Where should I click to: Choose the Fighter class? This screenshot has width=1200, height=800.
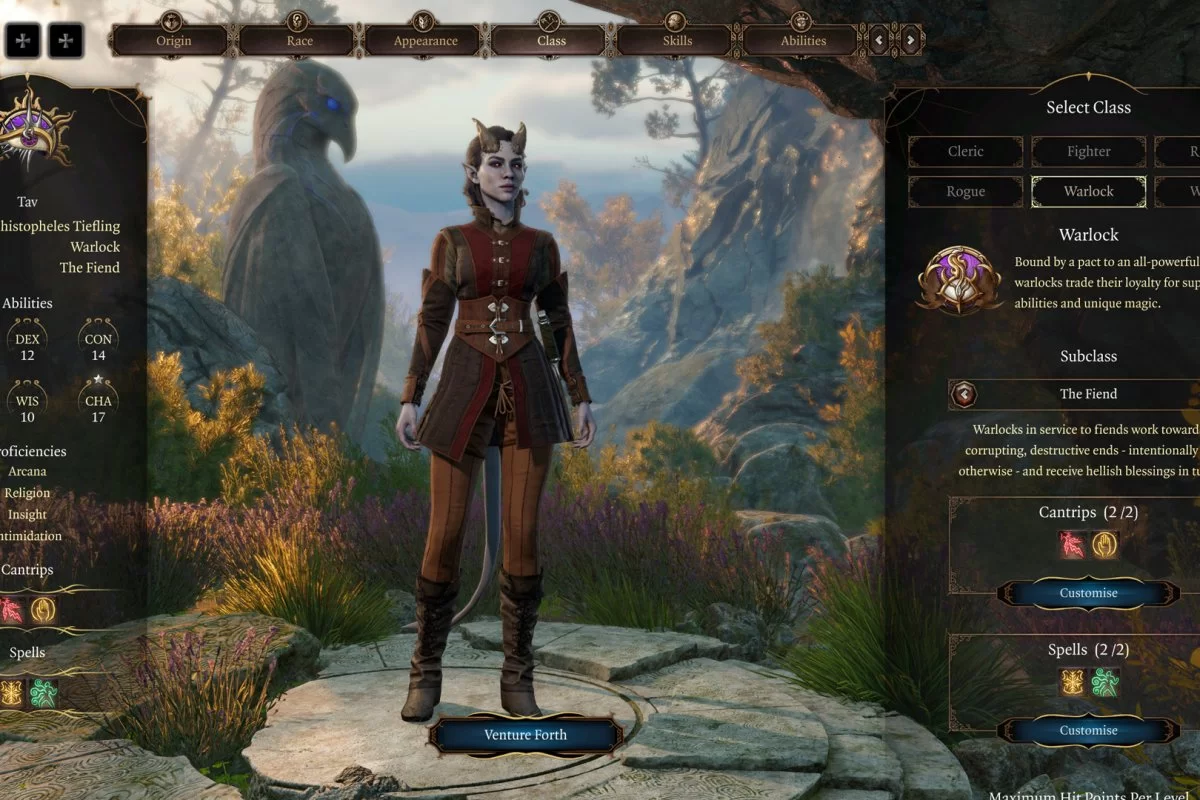click(x=1088, y=152)
